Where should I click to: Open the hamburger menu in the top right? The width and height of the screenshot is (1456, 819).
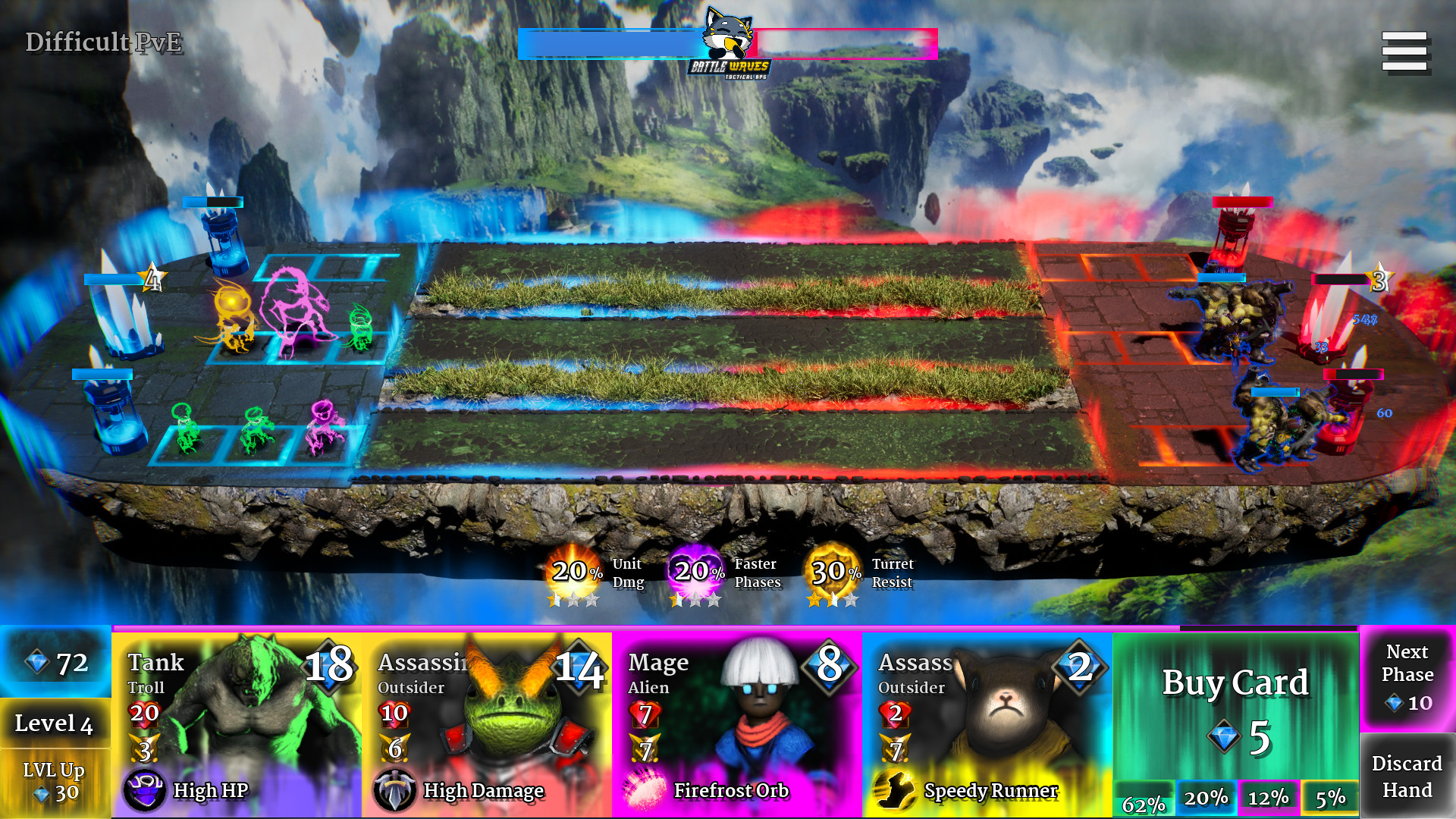(1406, 51)
